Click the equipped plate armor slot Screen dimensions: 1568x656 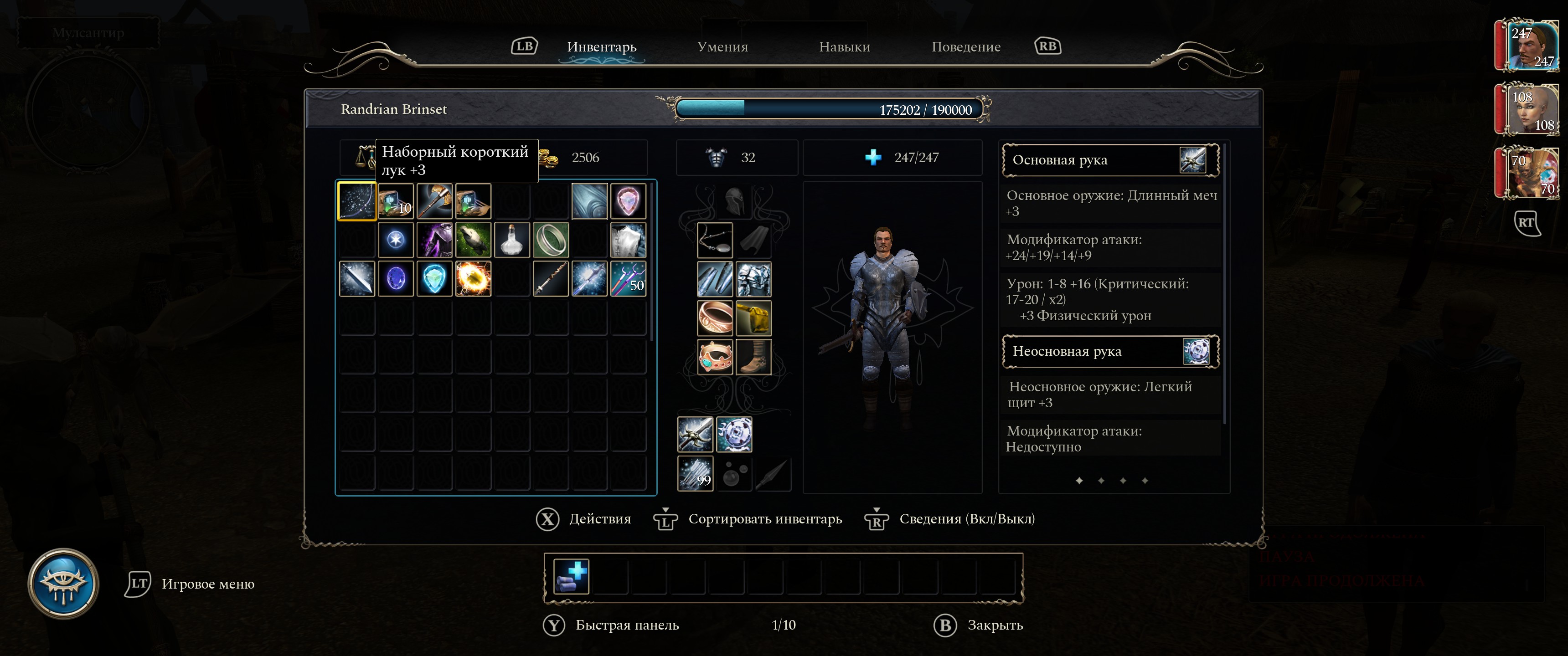753,279
